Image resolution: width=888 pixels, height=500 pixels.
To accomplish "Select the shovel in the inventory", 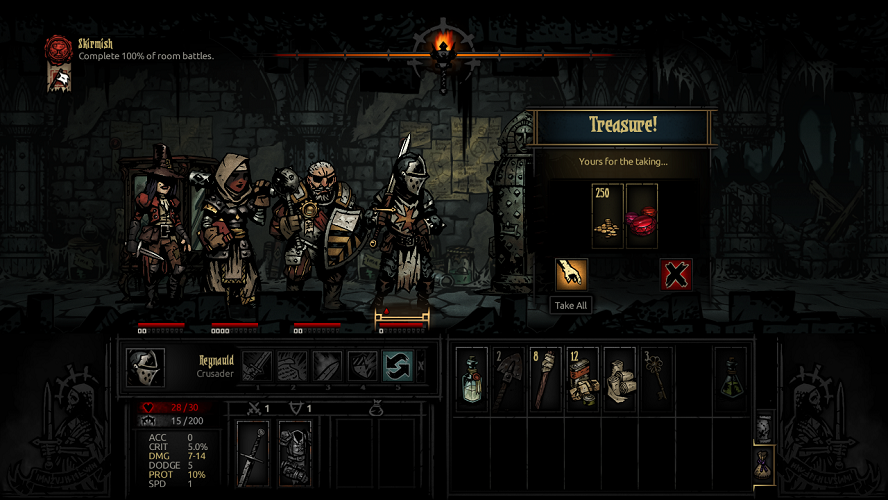I will 509,379.
